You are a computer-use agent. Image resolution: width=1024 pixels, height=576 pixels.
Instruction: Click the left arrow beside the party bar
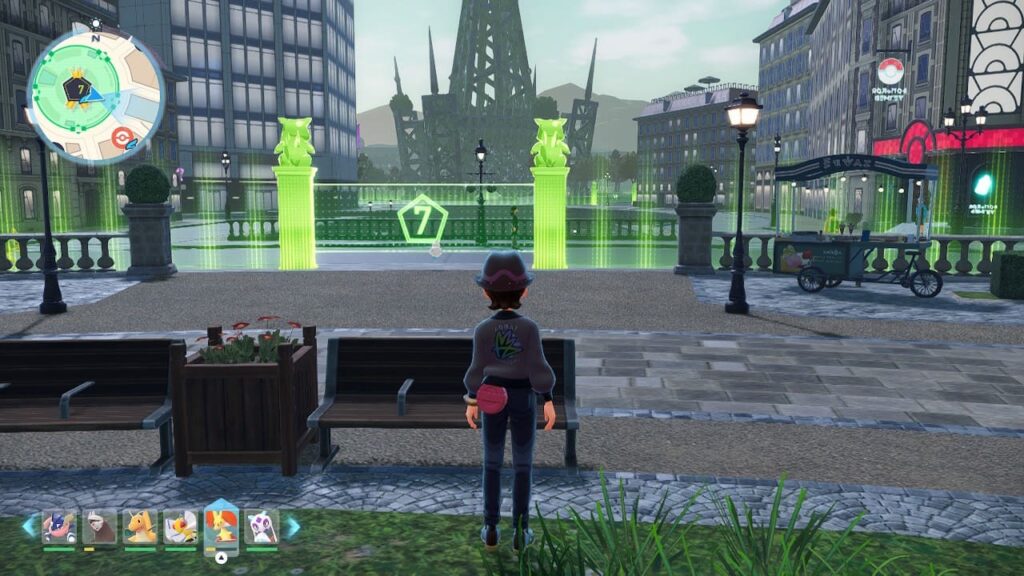pyautogui.click(x=29, y=526)
